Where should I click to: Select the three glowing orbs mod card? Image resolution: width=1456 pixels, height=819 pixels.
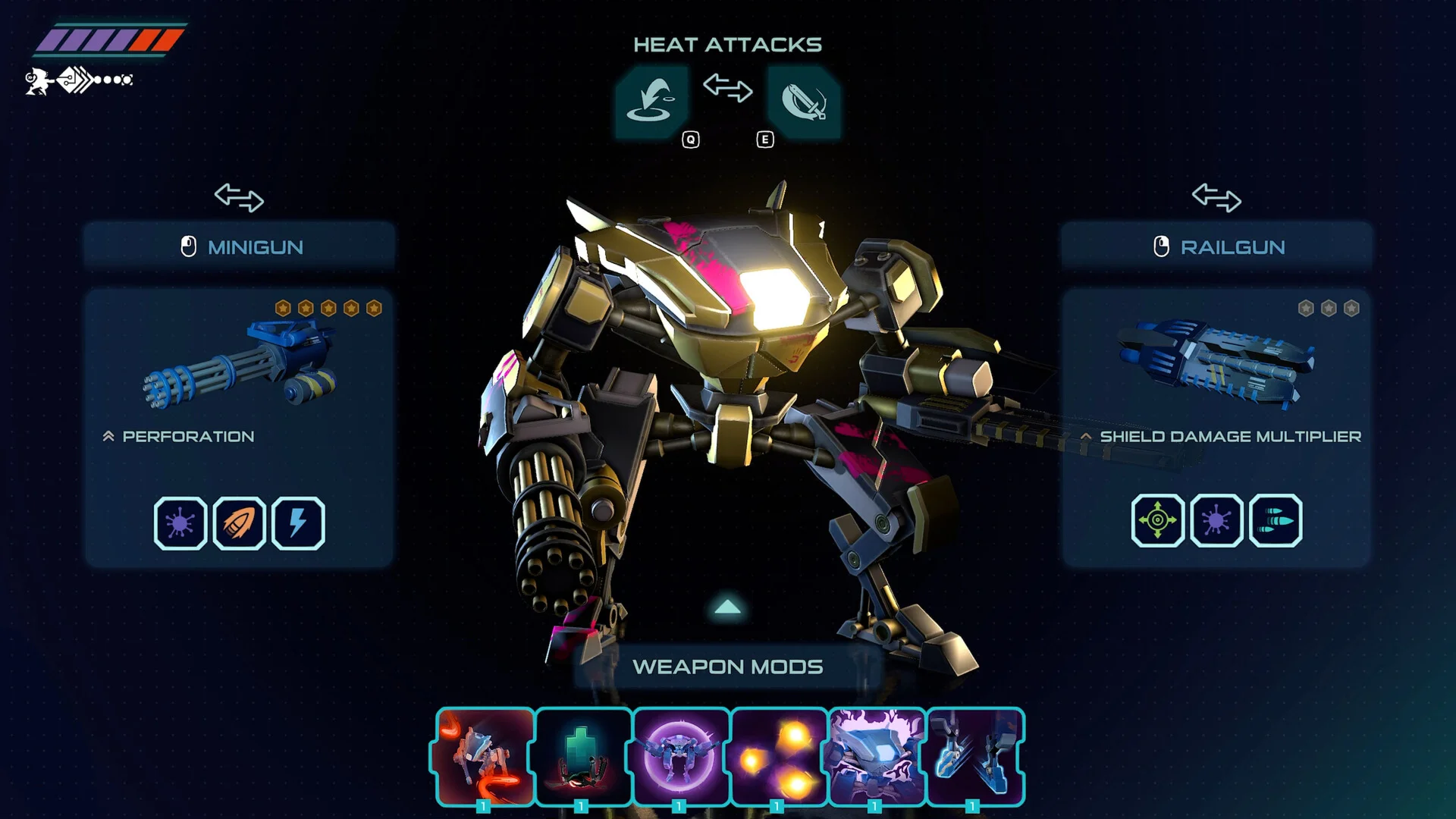[779, 756]
